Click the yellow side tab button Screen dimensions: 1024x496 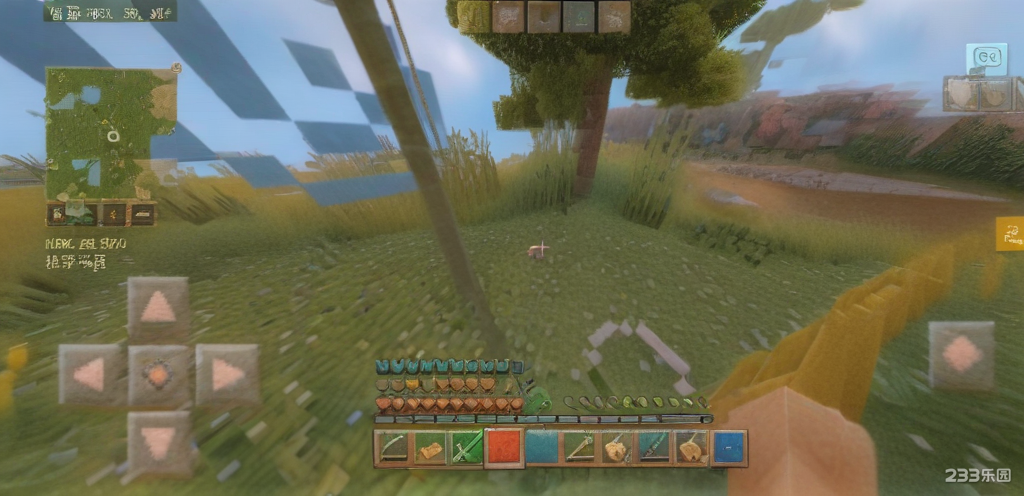(1010, 234)
